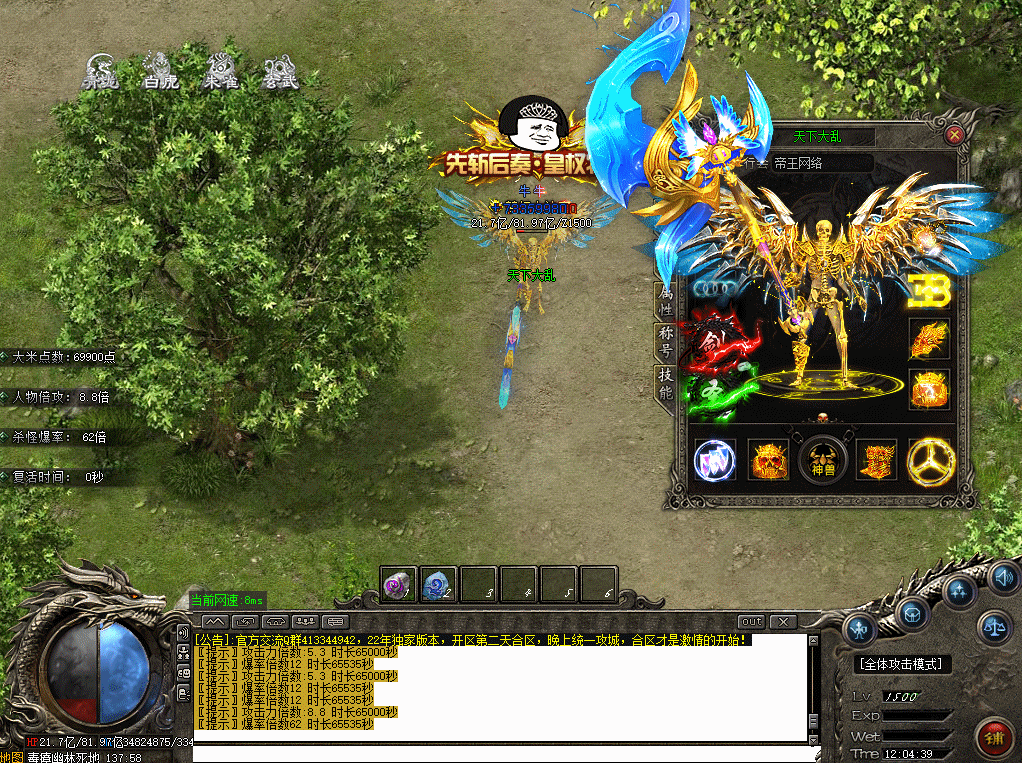The height and width of the screenshot is (763, 1022).
Task: Close the character equipment panel
Action: tap(955, 134)
